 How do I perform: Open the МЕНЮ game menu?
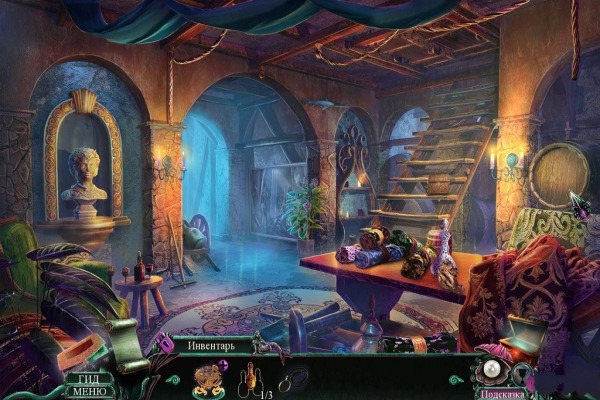pyautogui.click(x=87, y=391)
